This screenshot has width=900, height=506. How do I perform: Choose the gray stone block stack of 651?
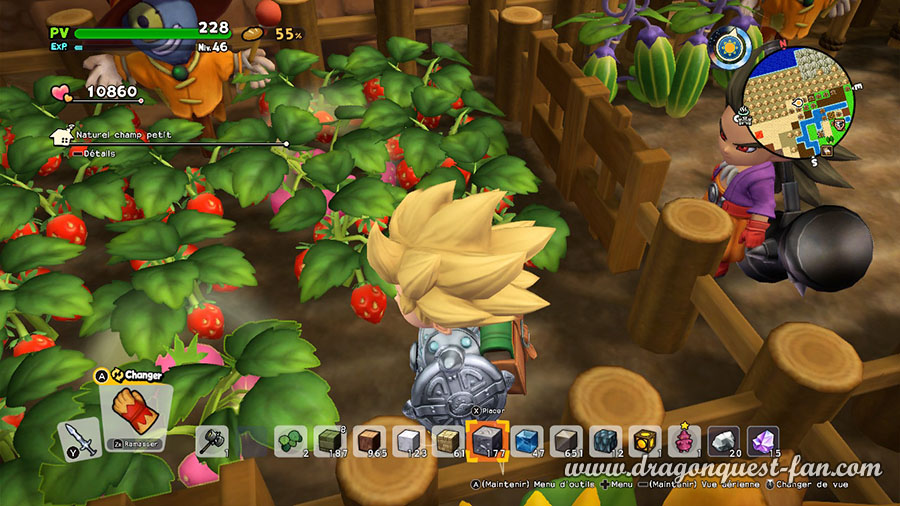tap(567, 441)
